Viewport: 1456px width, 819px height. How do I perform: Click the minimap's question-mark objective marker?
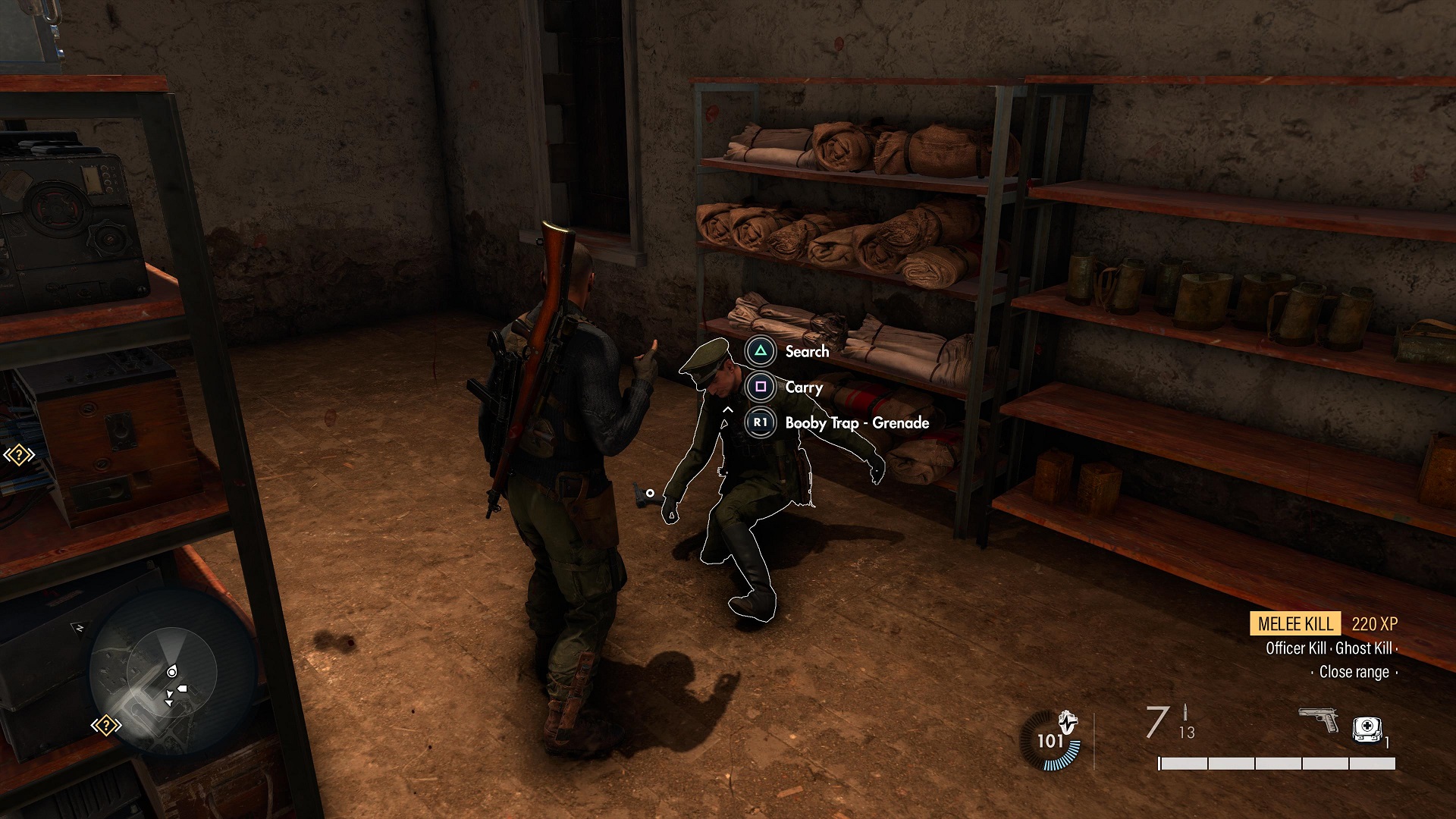[x=106, y=726]
